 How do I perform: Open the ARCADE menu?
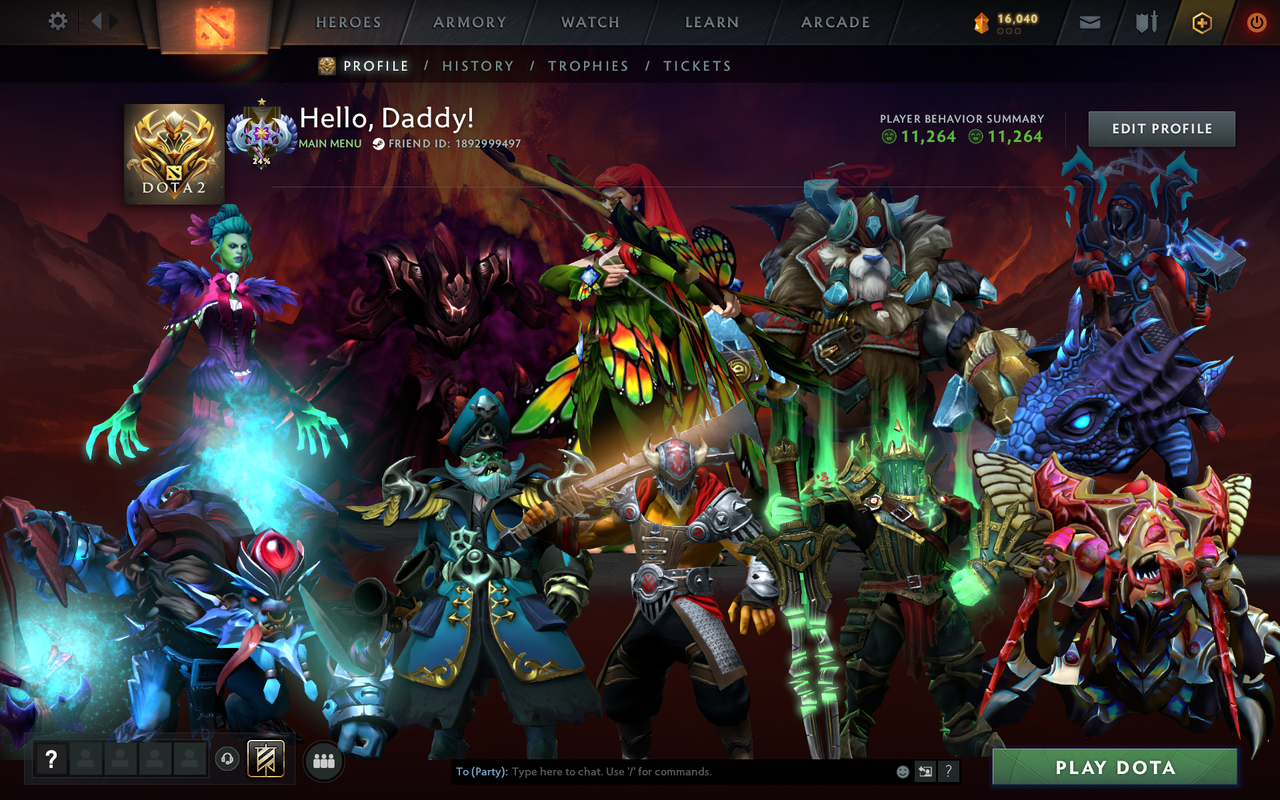pyautogui.click(x=833, y=21)
